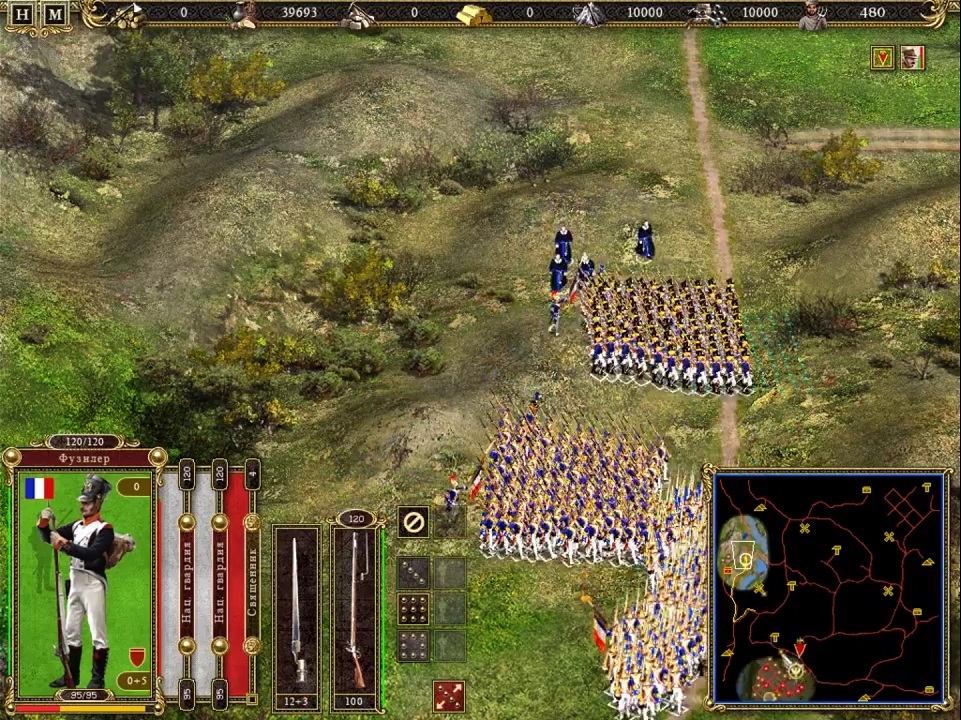The image size is (961, 720).
Task: Click on the minimap
Action: 830,588
